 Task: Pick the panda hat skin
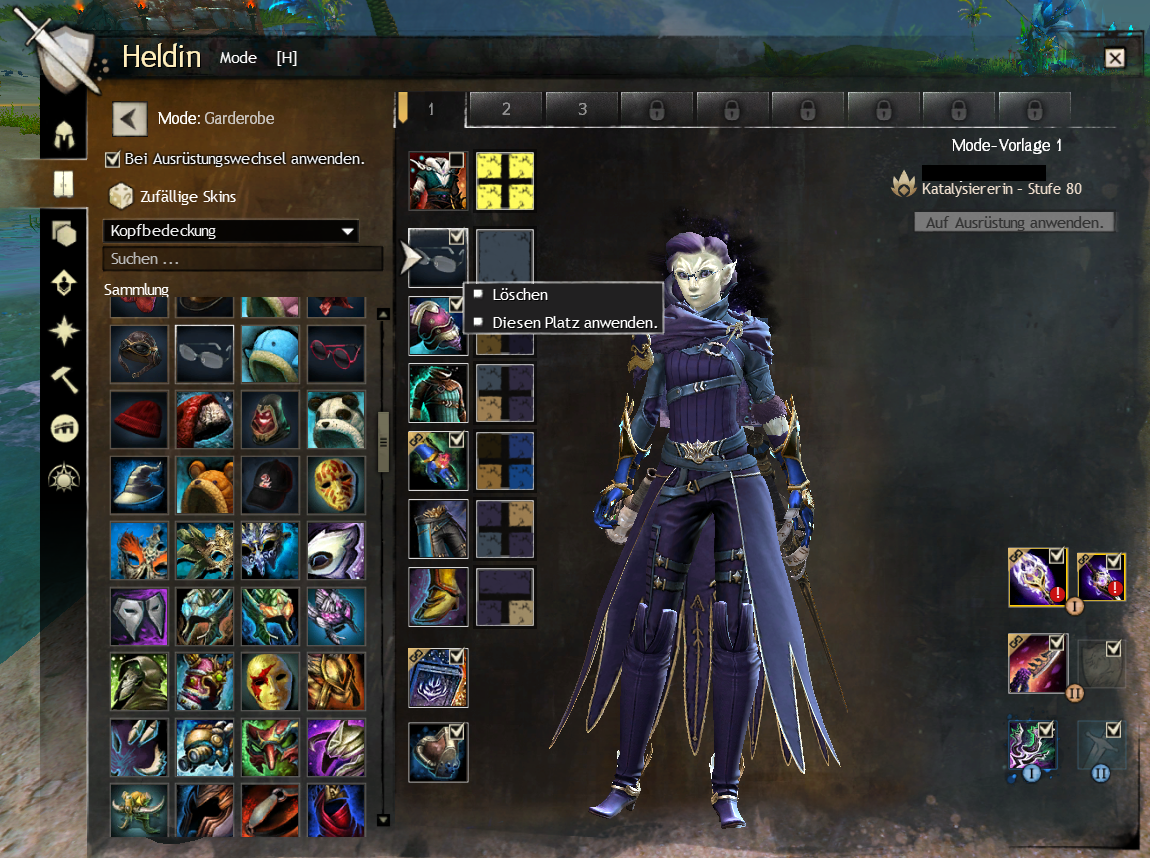click(x=336, y=418)
